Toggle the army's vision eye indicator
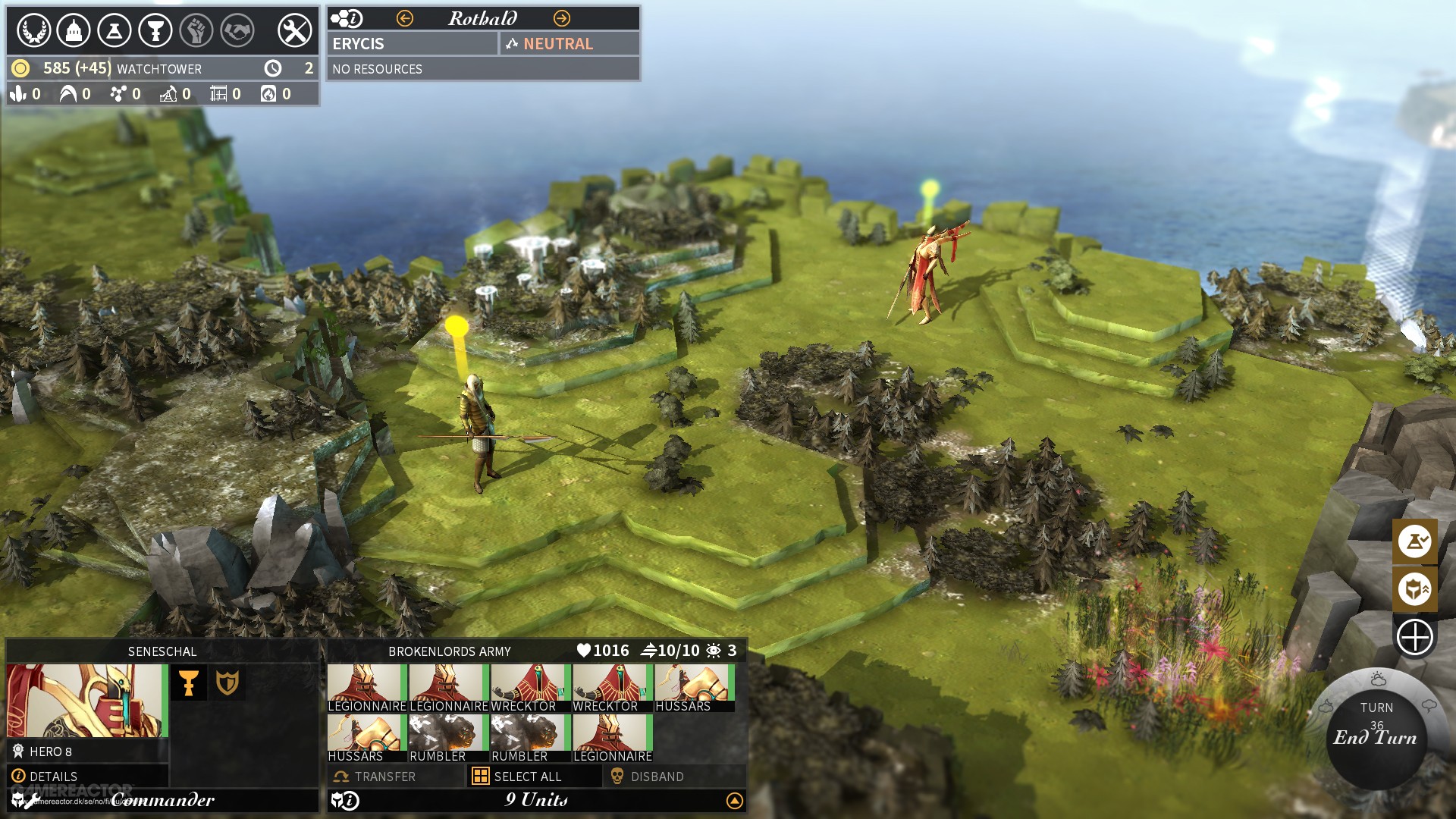The width and height of the screenshot is (1456, 819). point(714,650)
